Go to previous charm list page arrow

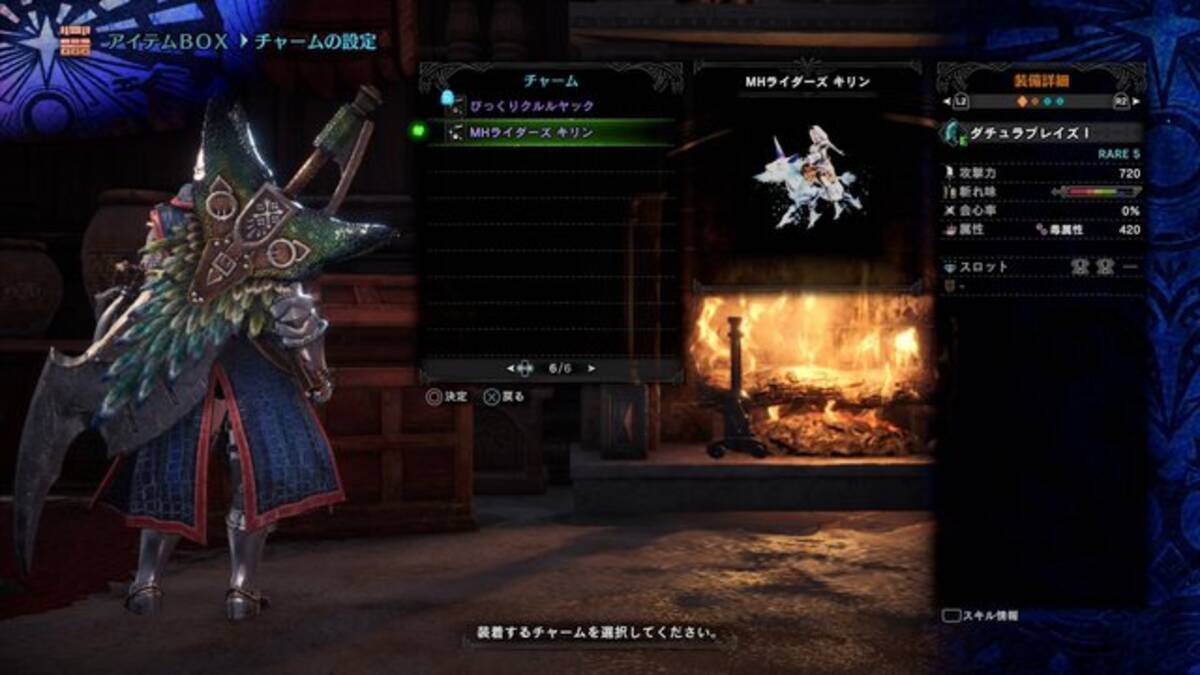(510, 368)
